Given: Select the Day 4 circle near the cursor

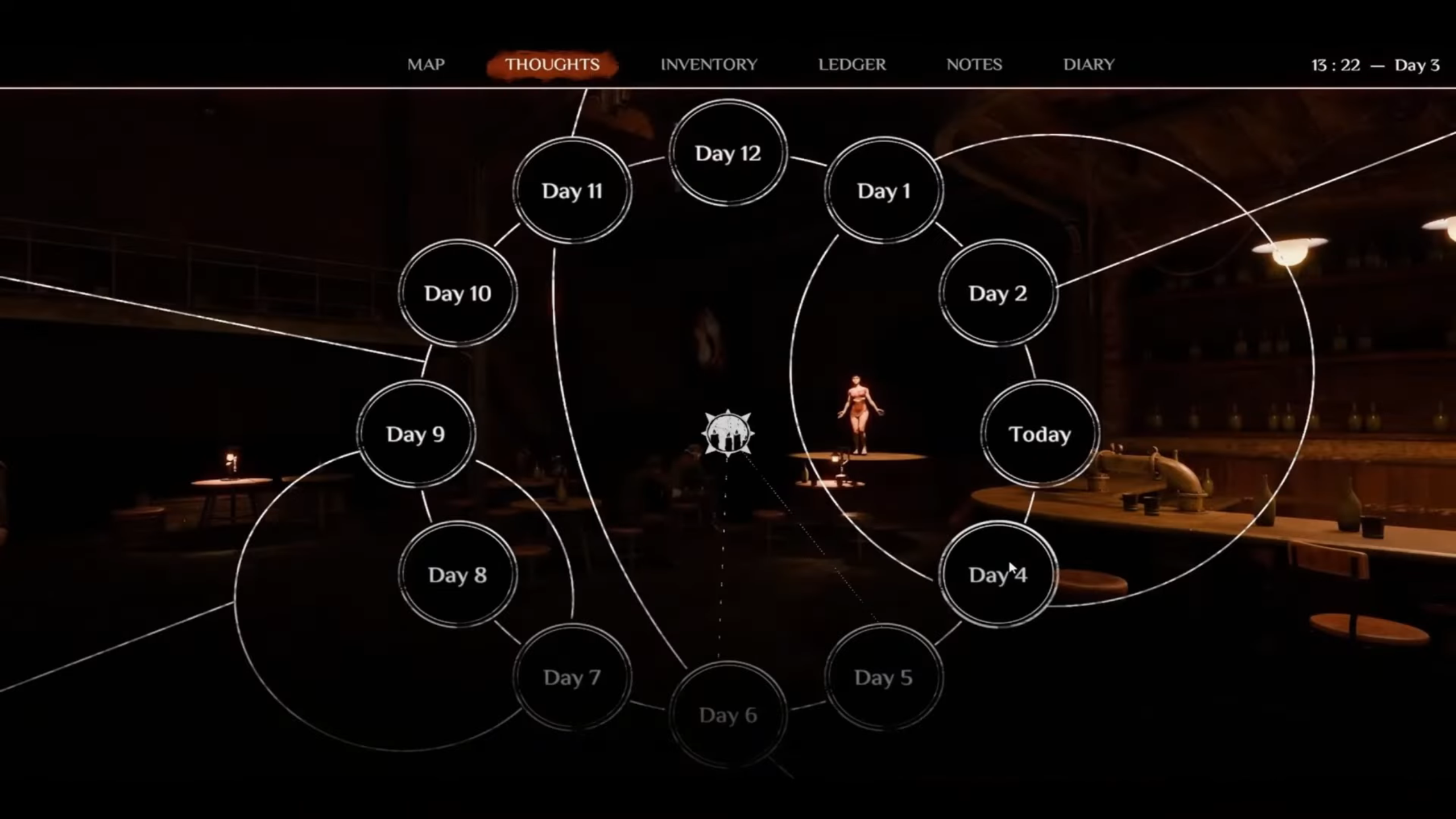Looking at the screenshot, I should coord(998,576).
